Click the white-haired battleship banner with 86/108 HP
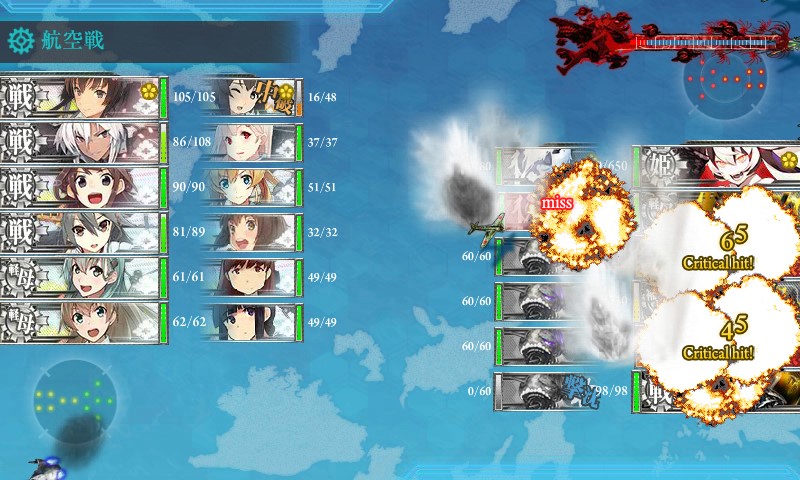This screenshot has width=800, height=480. tap(82, 142)
